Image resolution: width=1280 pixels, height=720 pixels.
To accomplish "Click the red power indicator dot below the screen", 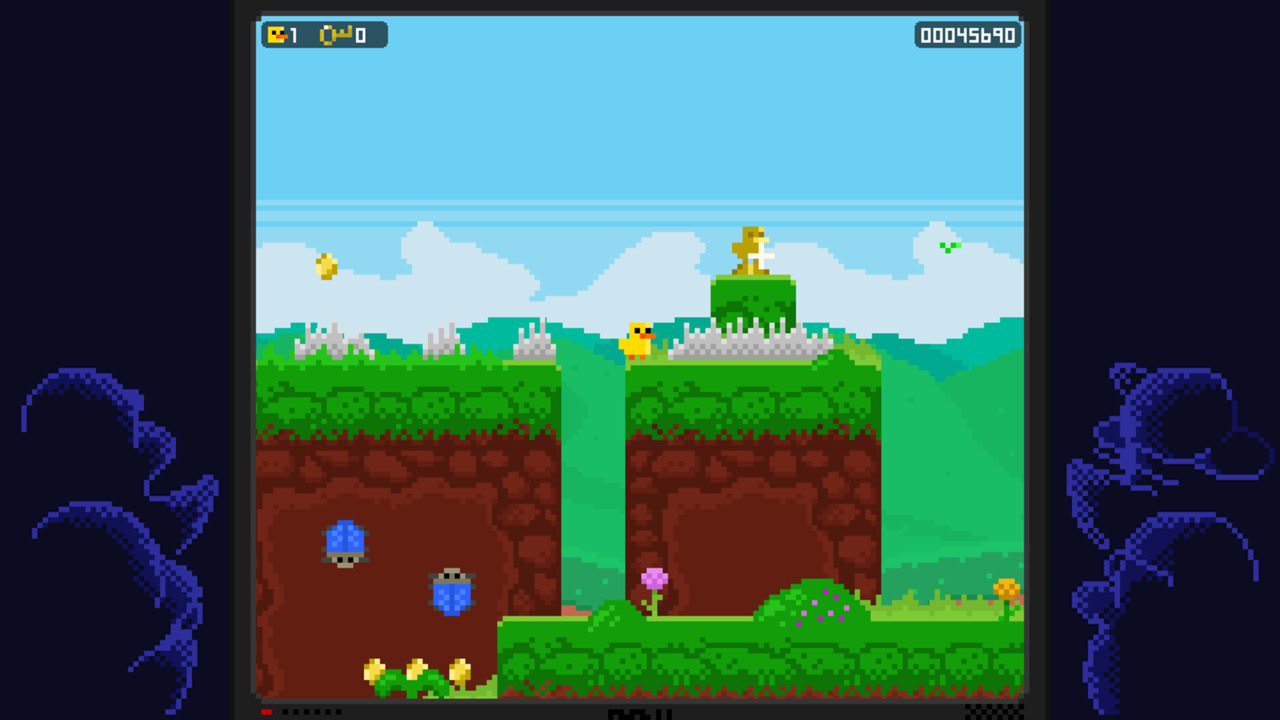I will (x=265, y=711).
